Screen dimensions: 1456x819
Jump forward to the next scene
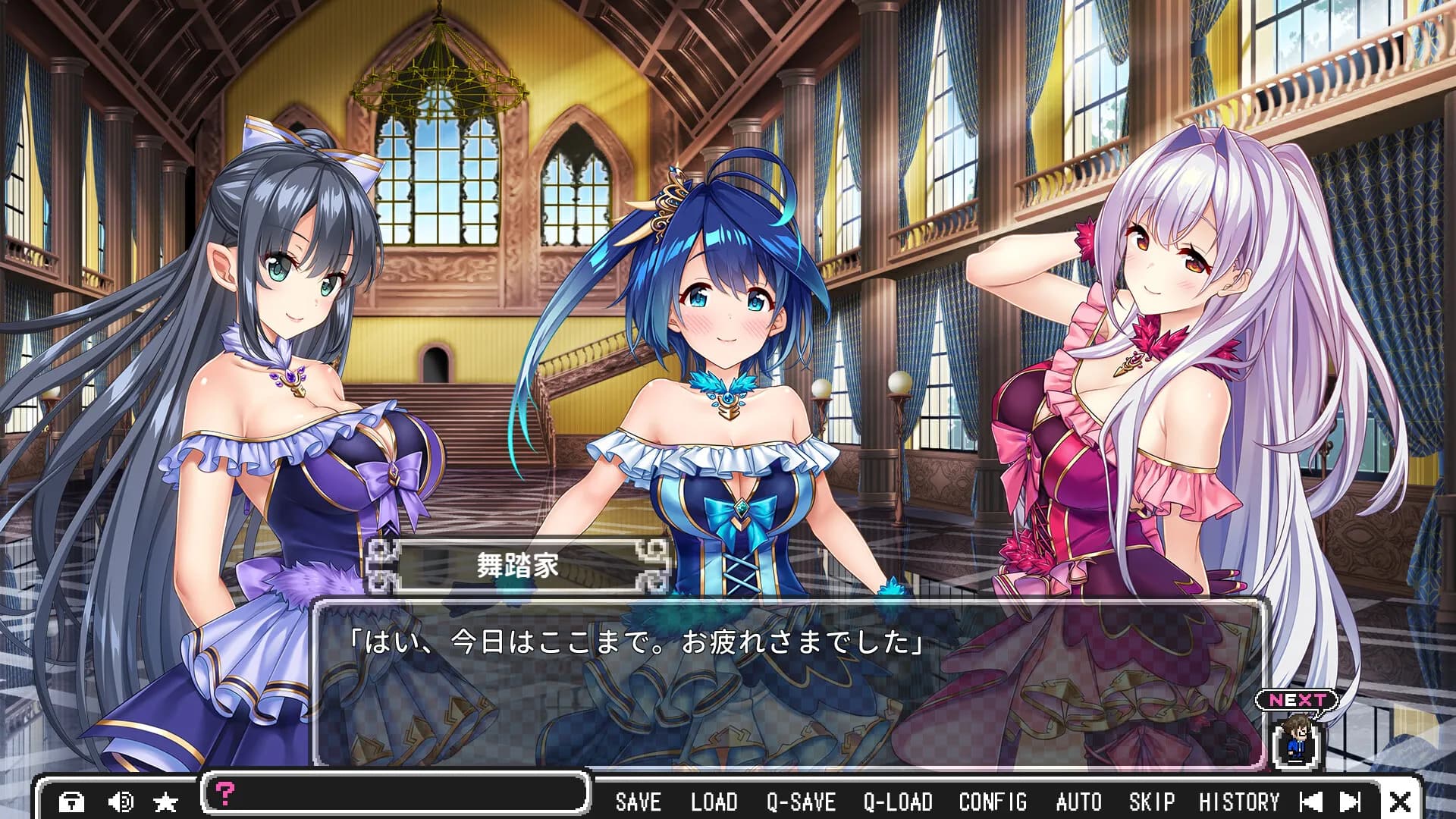[1351, 802]
